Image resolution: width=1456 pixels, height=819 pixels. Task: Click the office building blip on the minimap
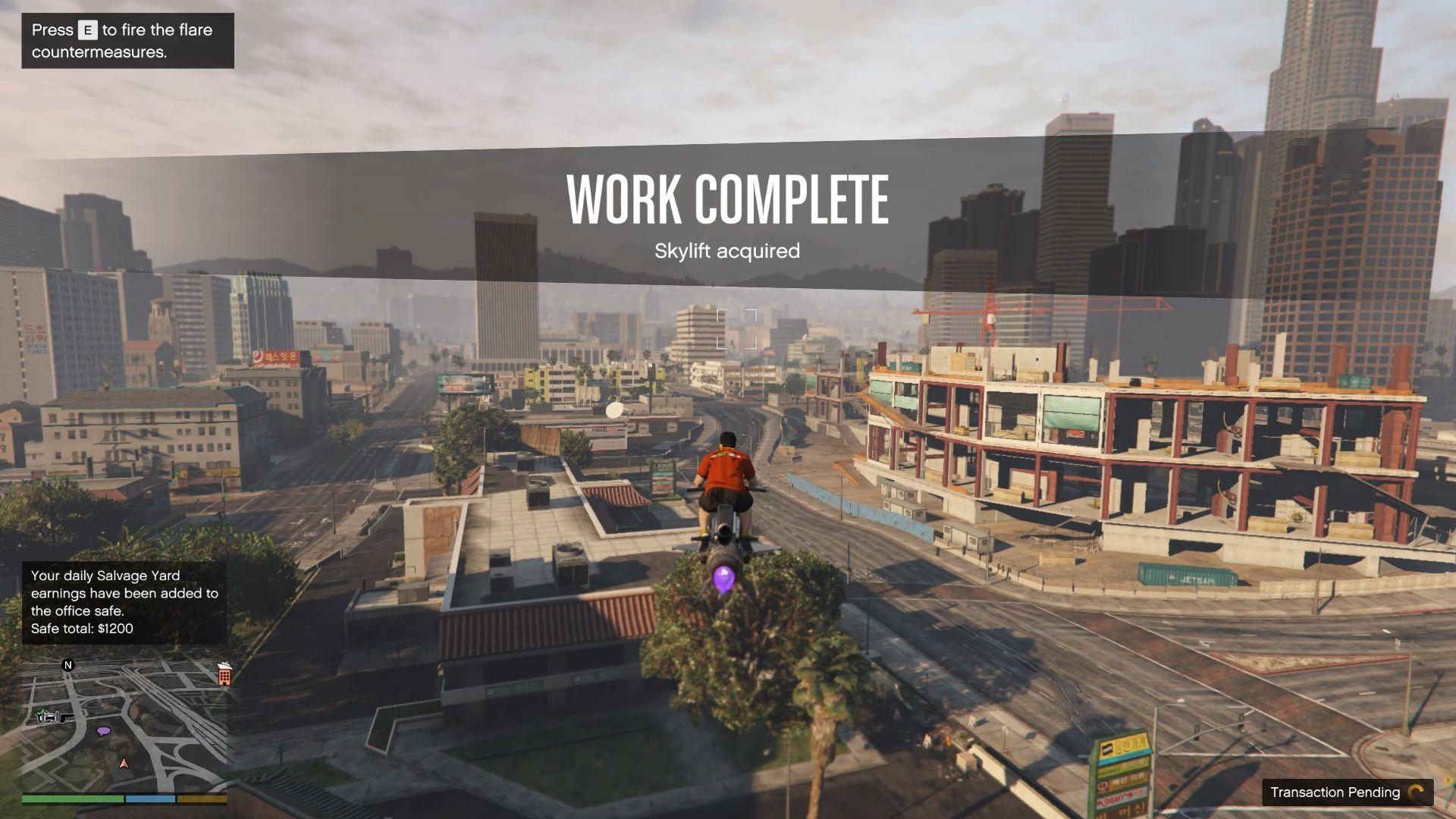click(x=224, y=676)
